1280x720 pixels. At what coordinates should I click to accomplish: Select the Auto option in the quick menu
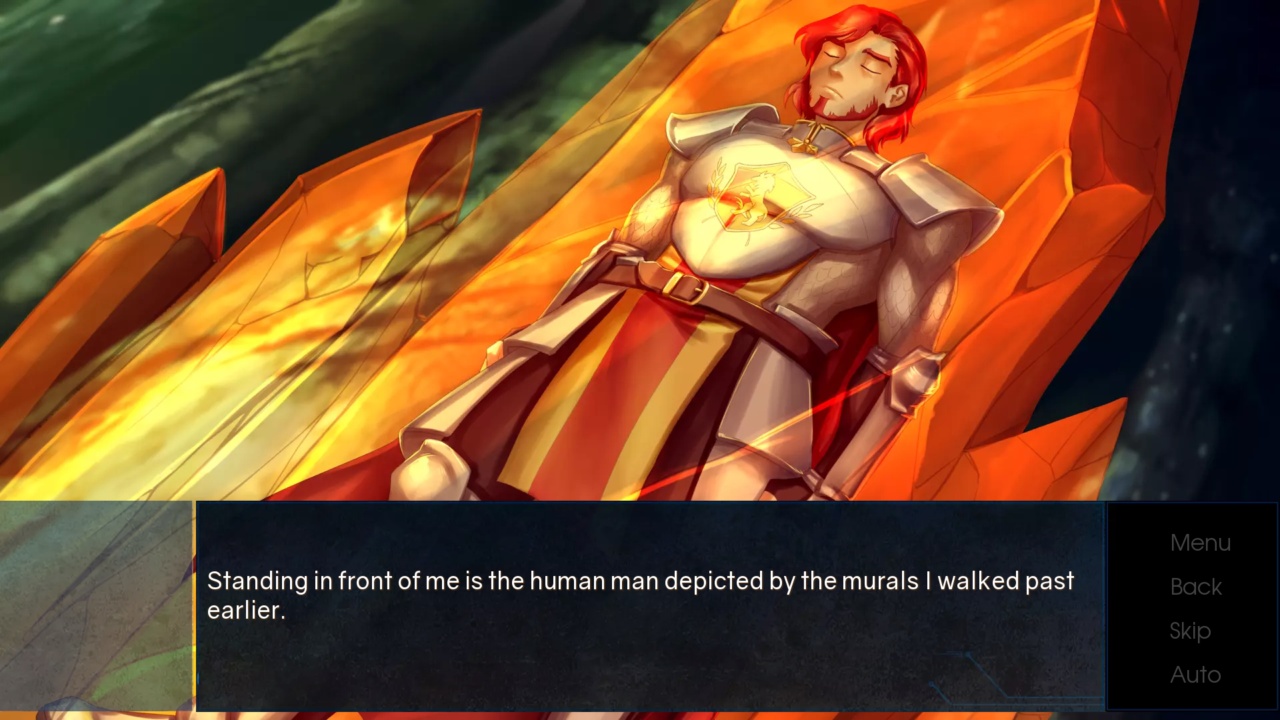pos(1194,675)
